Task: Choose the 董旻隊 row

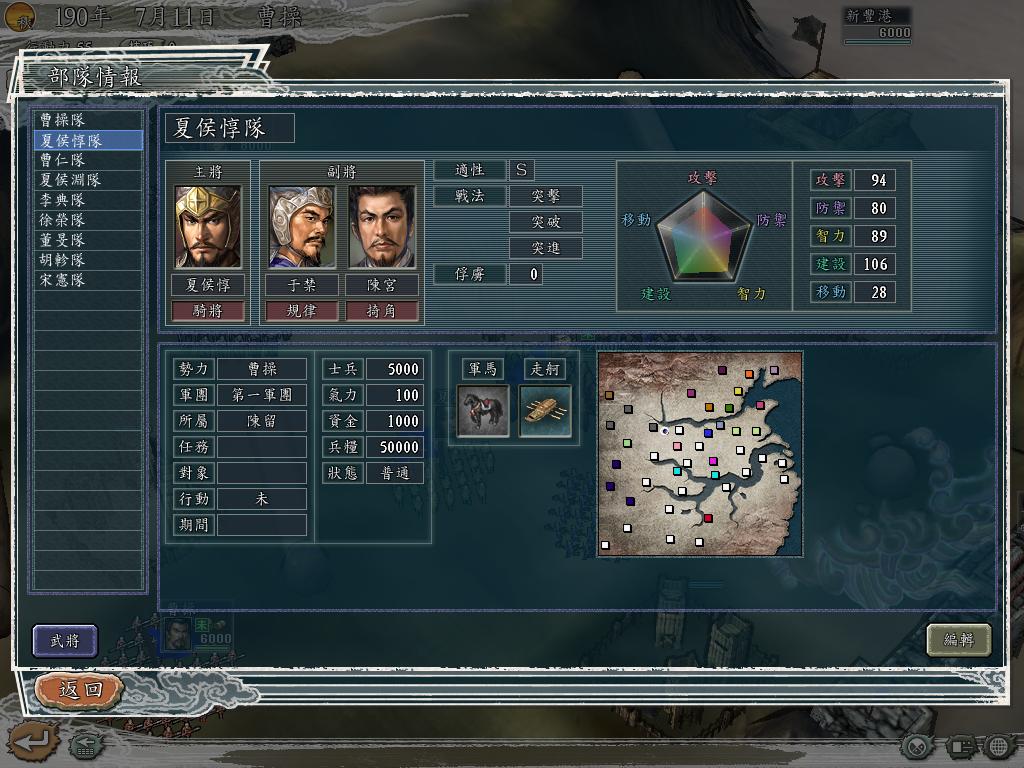Action: tap(86, 240)
